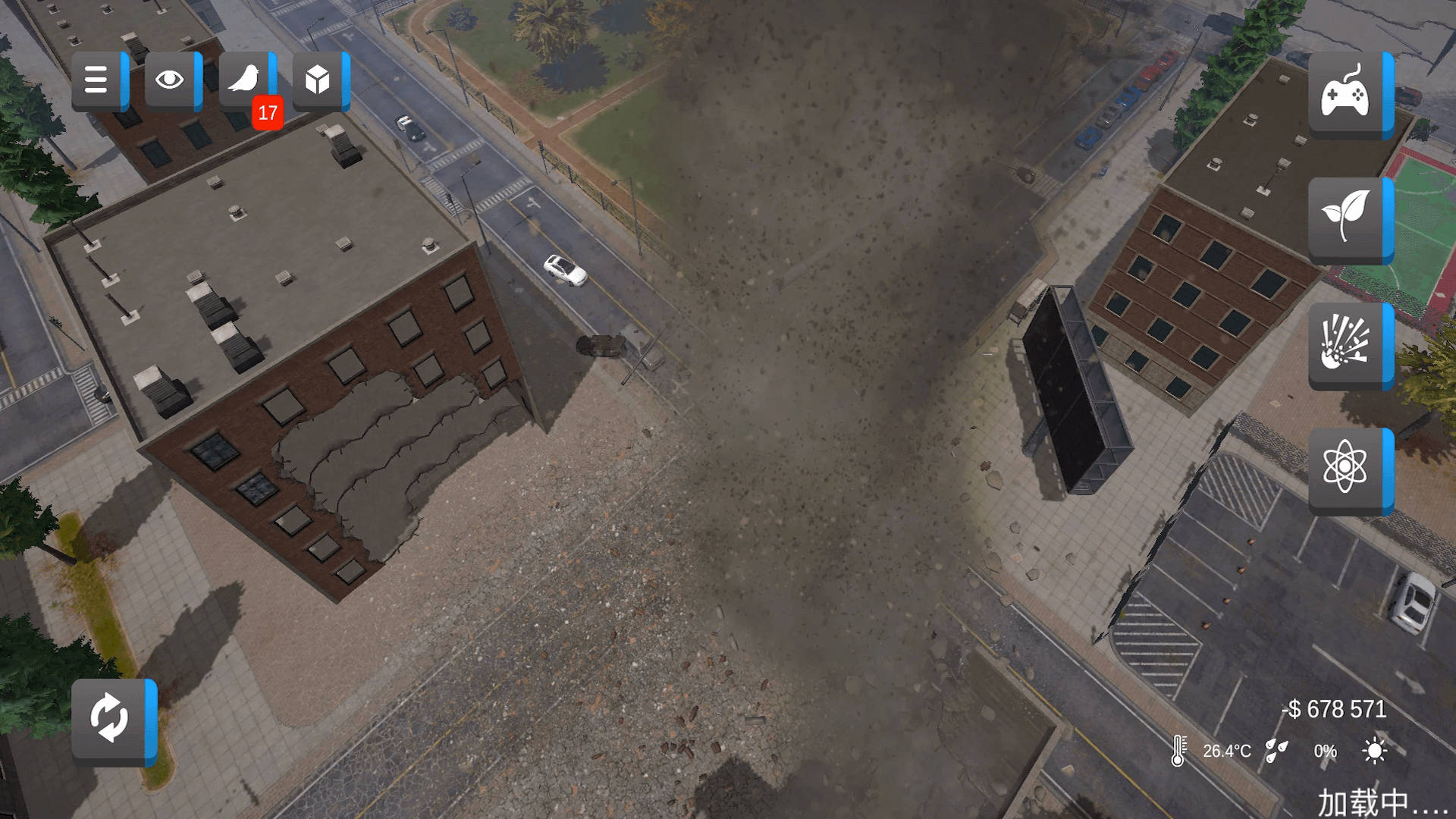
Task: Toggle the eye view button
Action: click(x=170, y=80)
